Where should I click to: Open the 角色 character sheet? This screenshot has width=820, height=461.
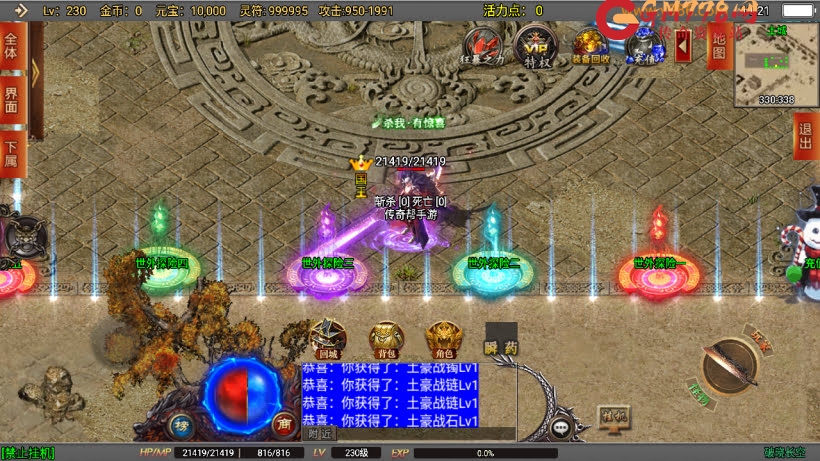click(x=443, y=340)
